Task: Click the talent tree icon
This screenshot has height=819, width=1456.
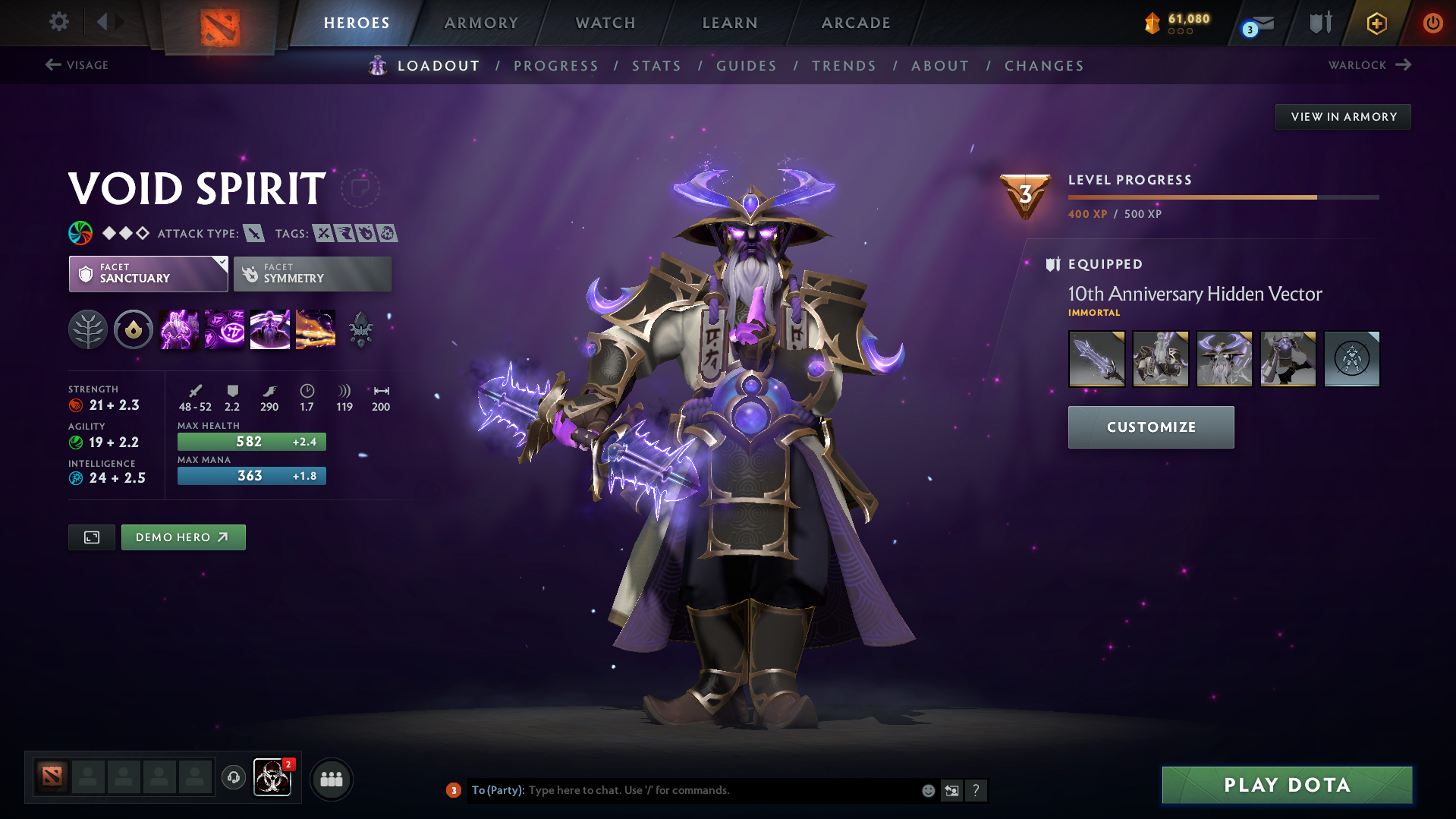Action: point(88,329)
